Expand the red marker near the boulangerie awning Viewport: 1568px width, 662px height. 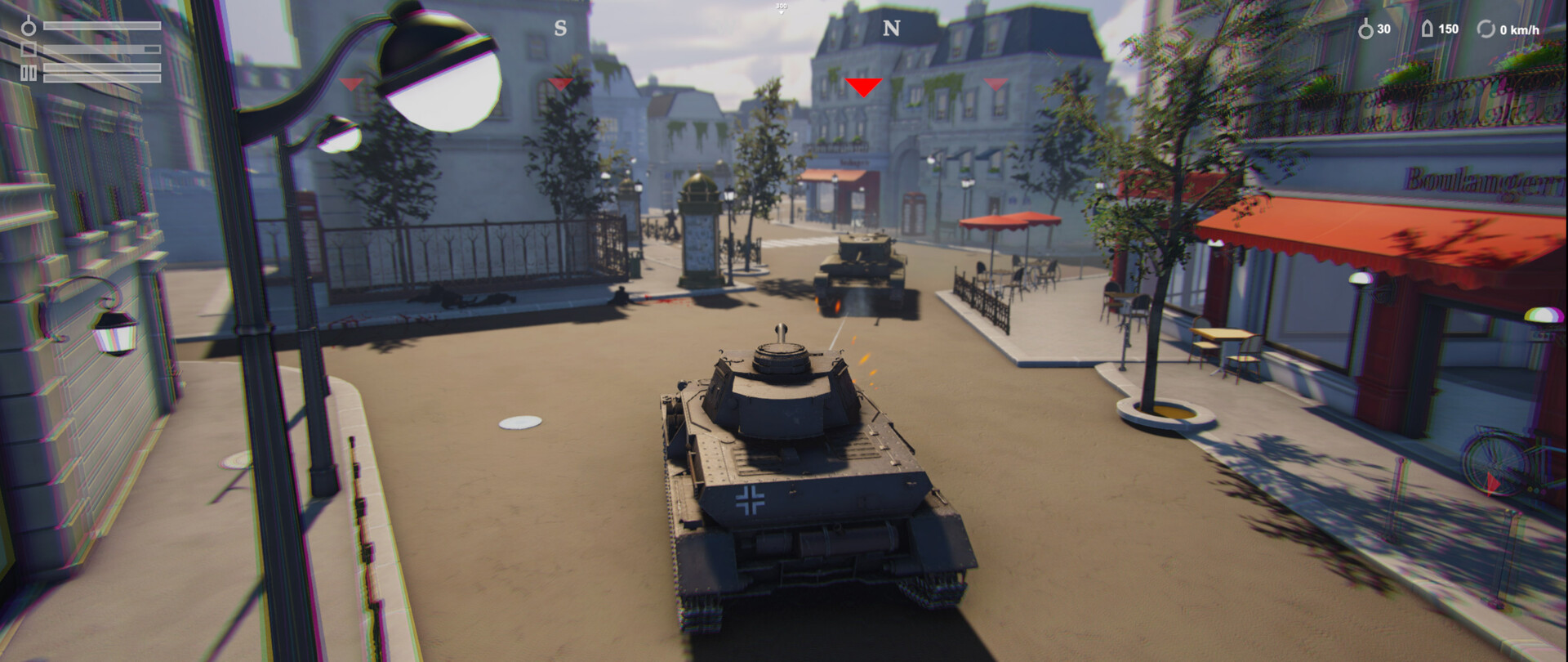pos(996,83)
